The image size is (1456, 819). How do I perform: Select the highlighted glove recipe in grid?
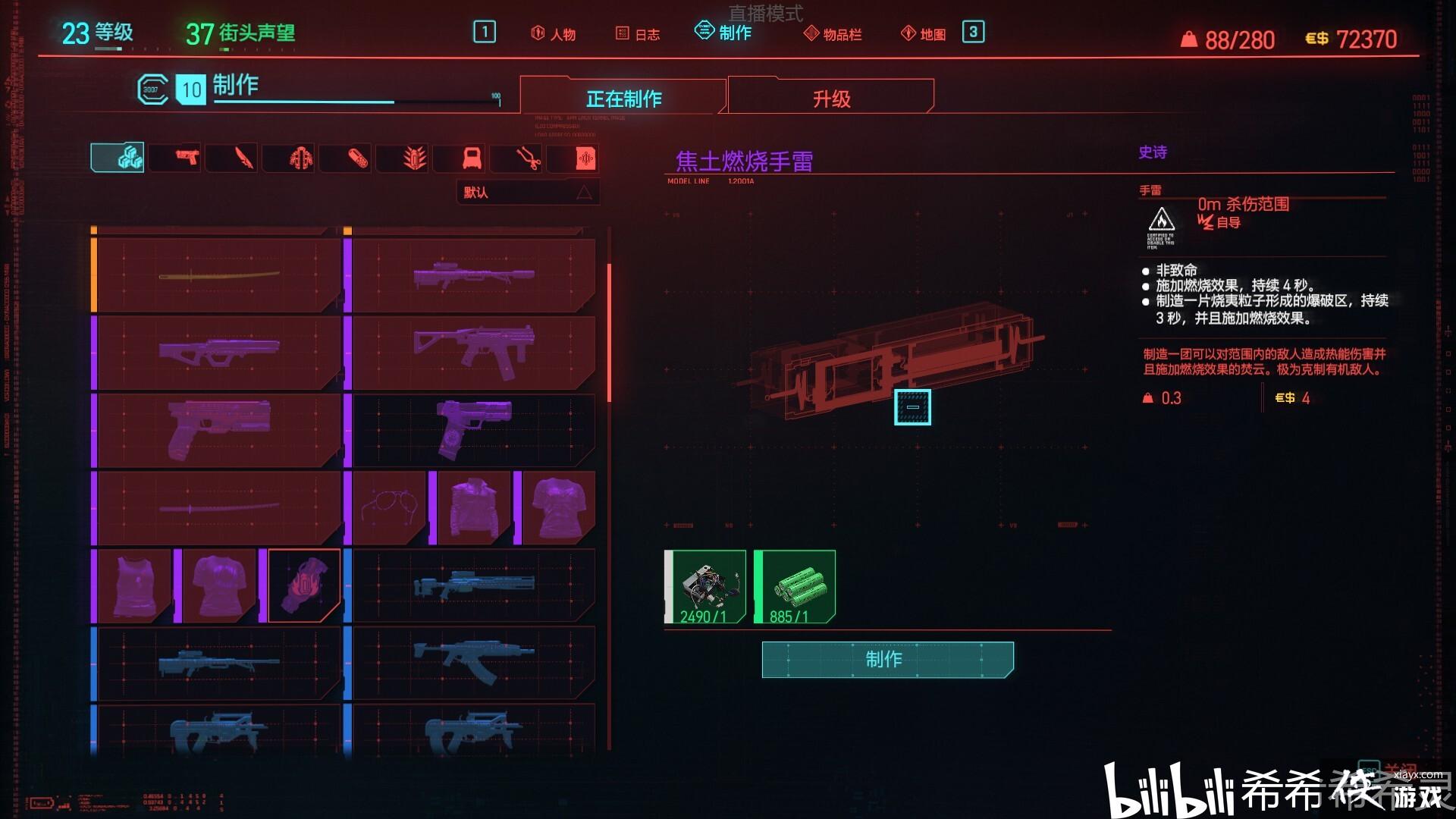pyautogui.click(x=303, y=584)
